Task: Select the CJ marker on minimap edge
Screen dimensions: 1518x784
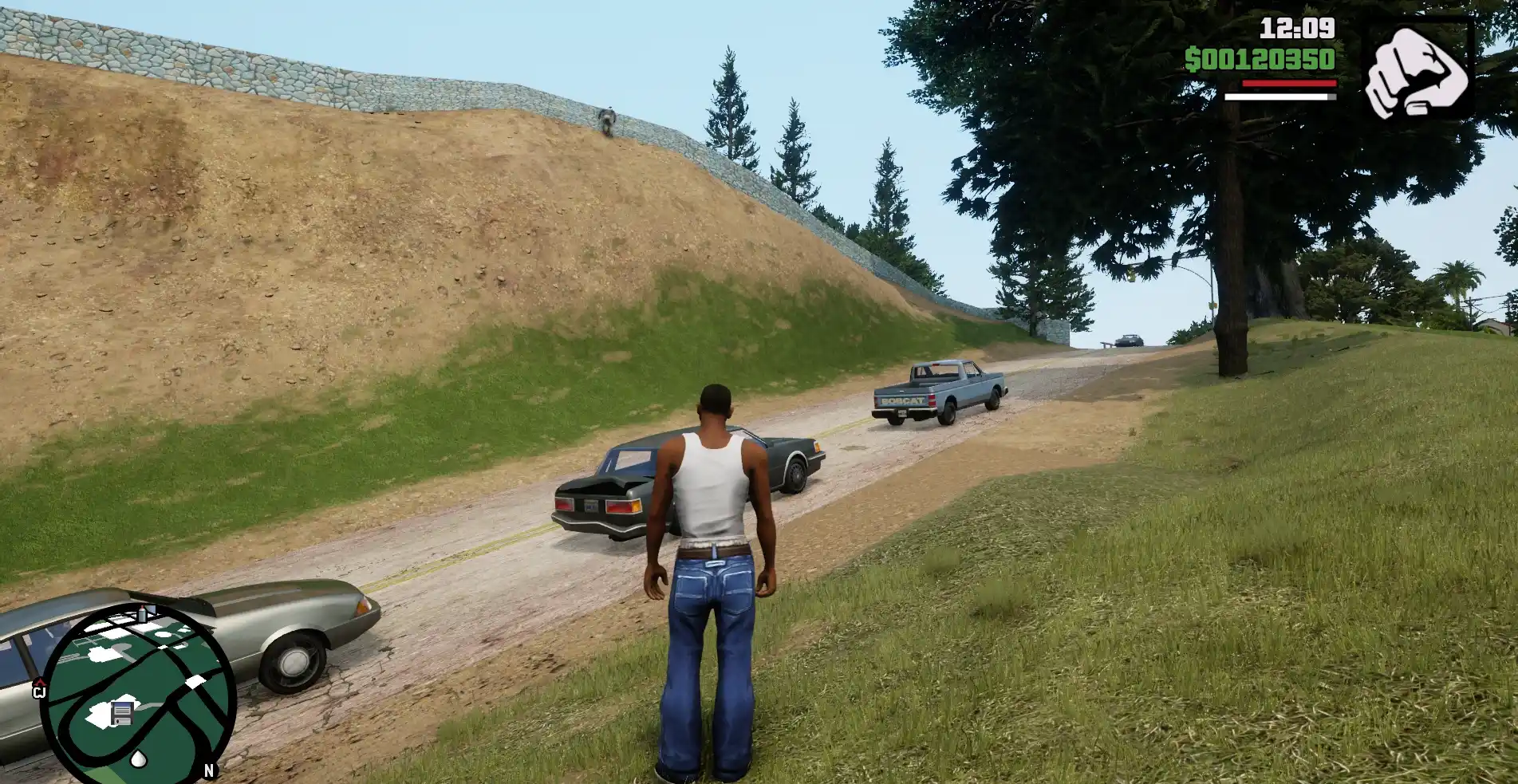Action: [x=39, y=688]
